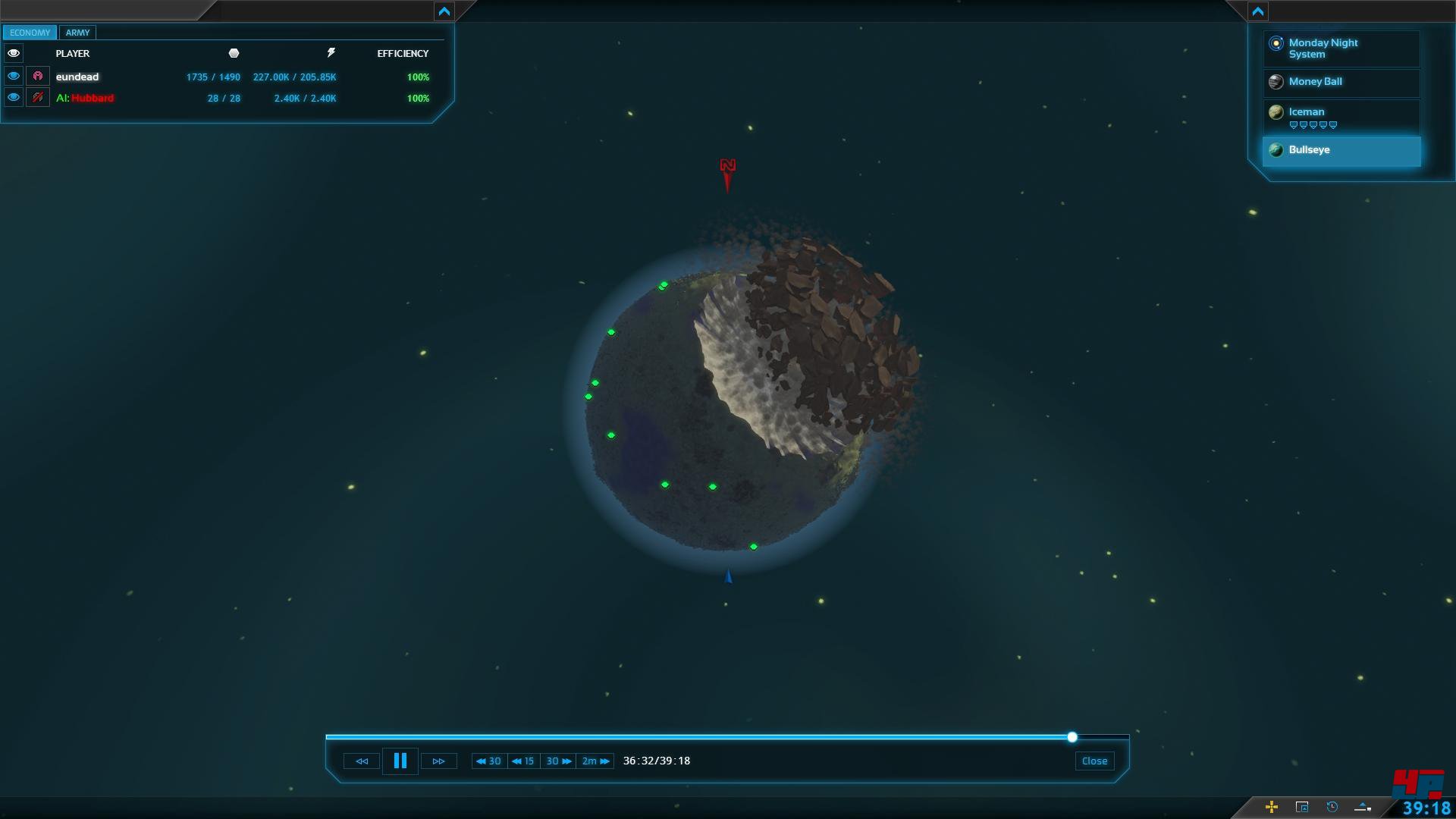Toggle vision for player eundead
Image resolution: width=1456 pixels, height=819 pixels.
(x=14, y=77)
